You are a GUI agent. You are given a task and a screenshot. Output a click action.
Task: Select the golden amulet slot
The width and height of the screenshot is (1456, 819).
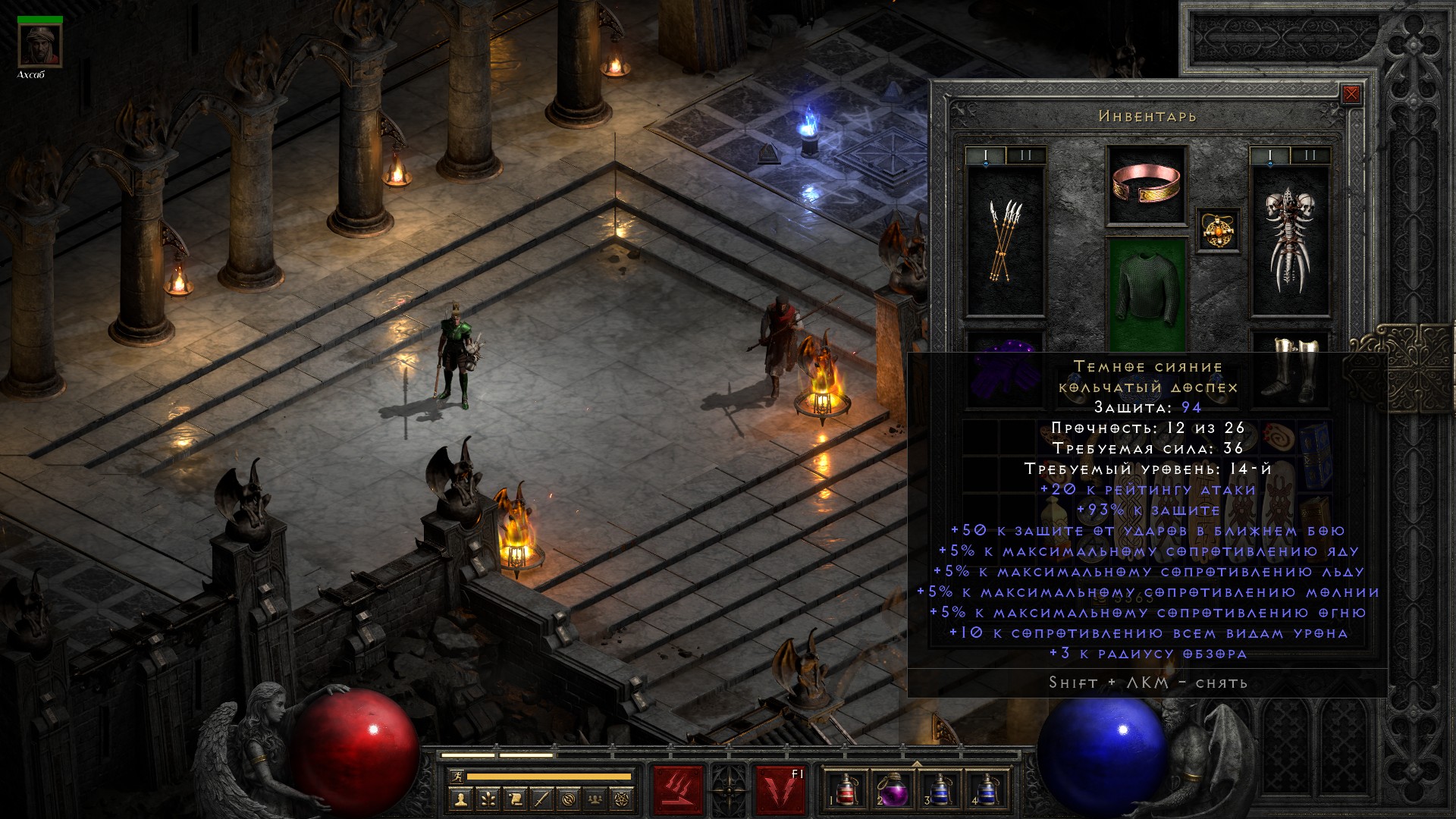pos(1218,230)
